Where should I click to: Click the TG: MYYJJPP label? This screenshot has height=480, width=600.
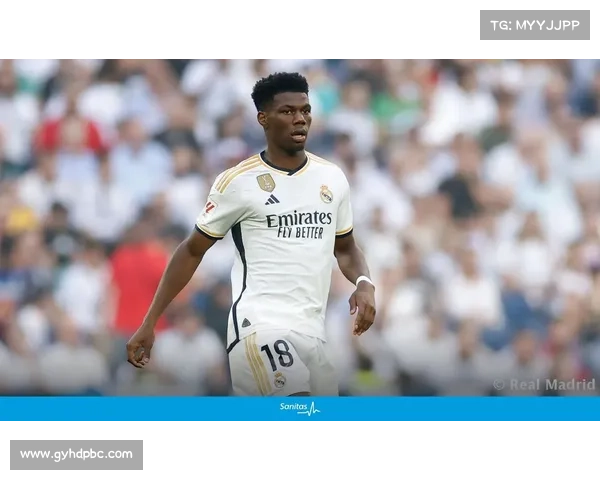(535, 24)
